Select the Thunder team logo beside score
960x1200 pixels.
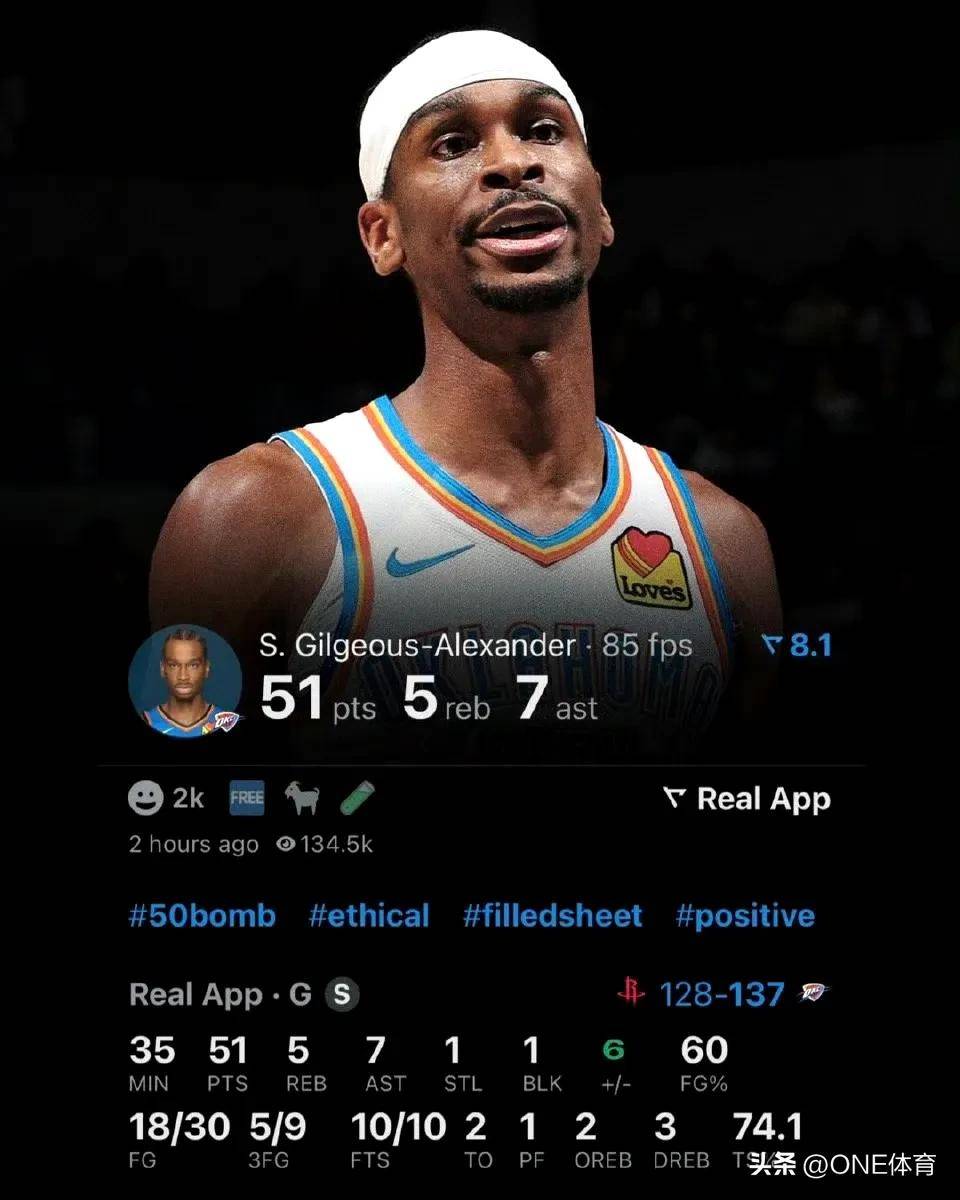click(813, 993)
